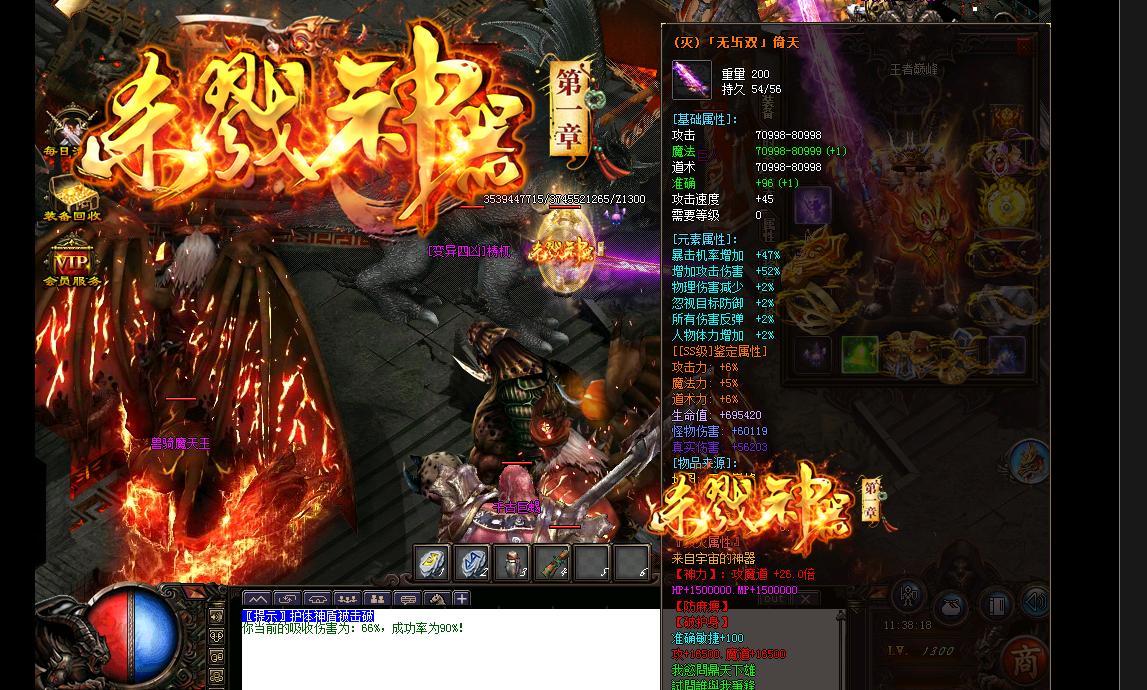
Task: Click the plus button above the chat box
Action: click(x=461, y=599)
